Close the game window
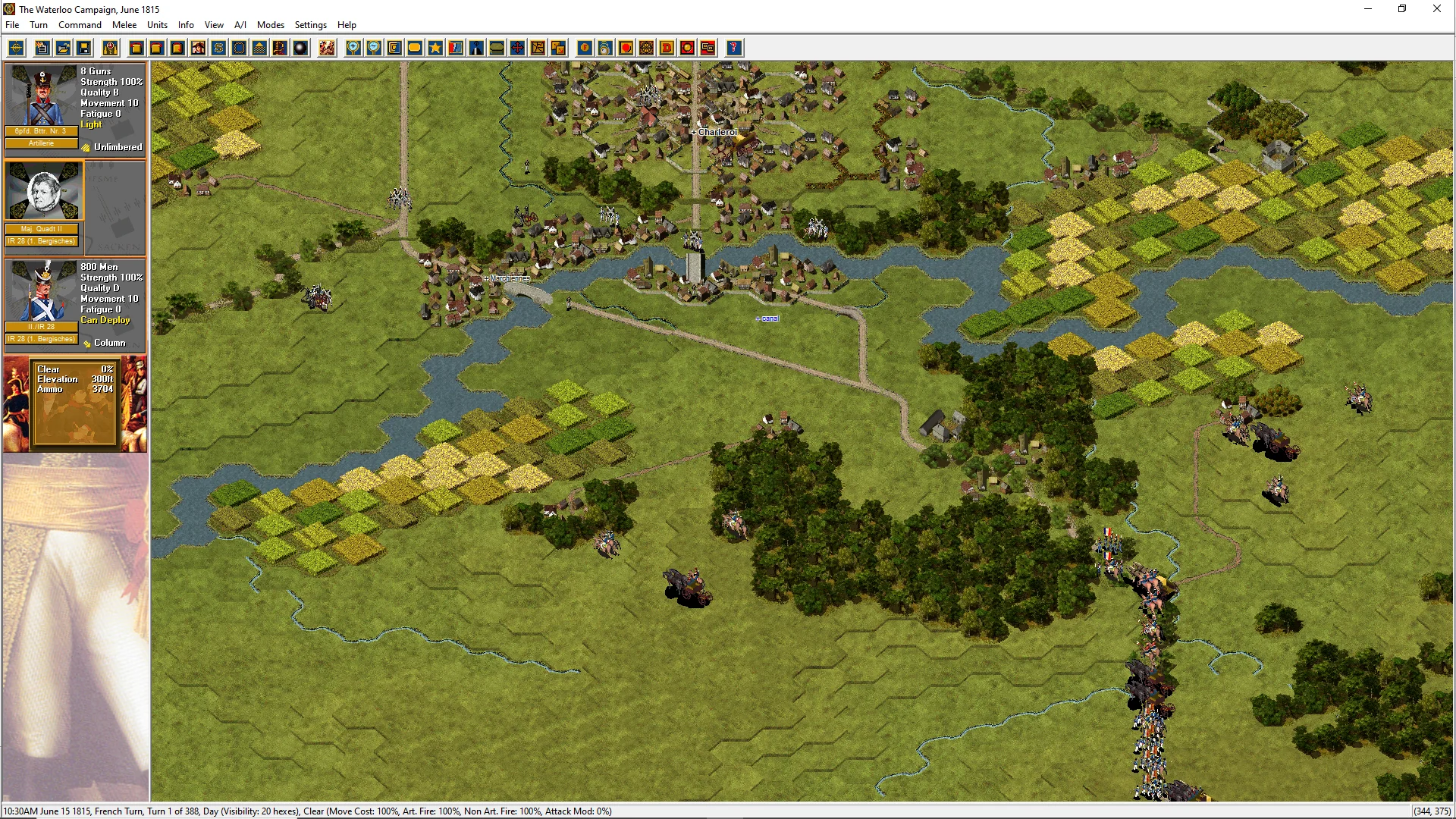Image resolution: width=1456 pixels, height=819 pixels. coord(1436,9)
